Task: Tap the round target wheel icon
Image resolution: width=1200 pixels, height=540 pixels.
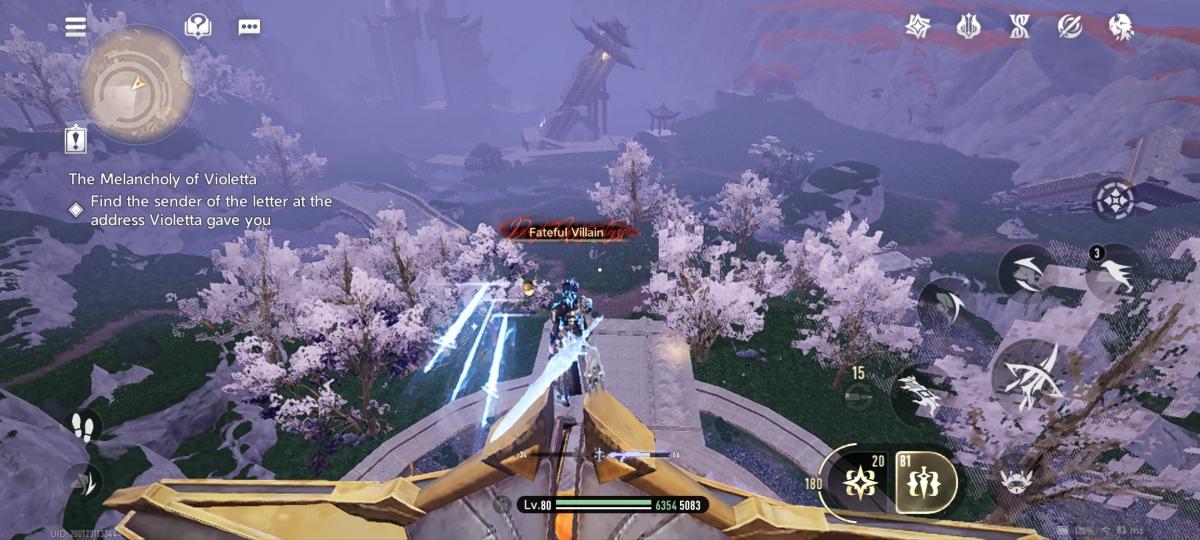Action: tap(1112, 200)
